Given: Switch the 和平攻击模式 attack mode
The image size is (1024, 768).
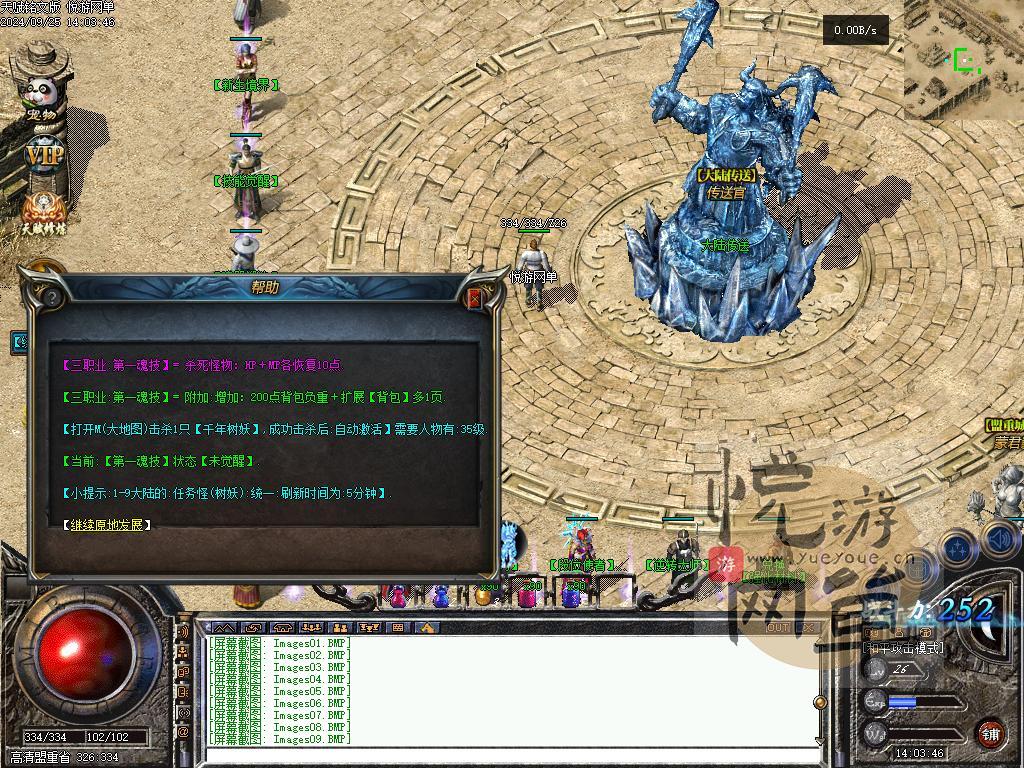Looking at the screenshot, I should coord(903,648).
